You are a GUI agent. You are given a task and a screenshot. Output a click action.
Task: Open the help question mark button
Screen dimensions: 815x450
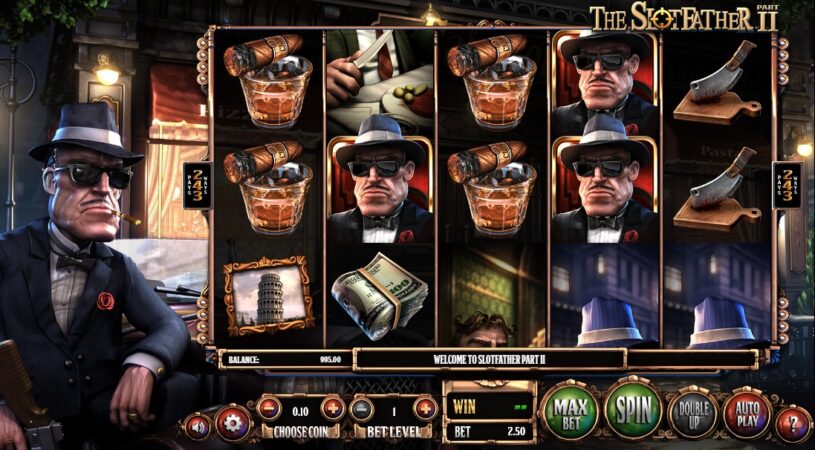click(x=791, y=424)
